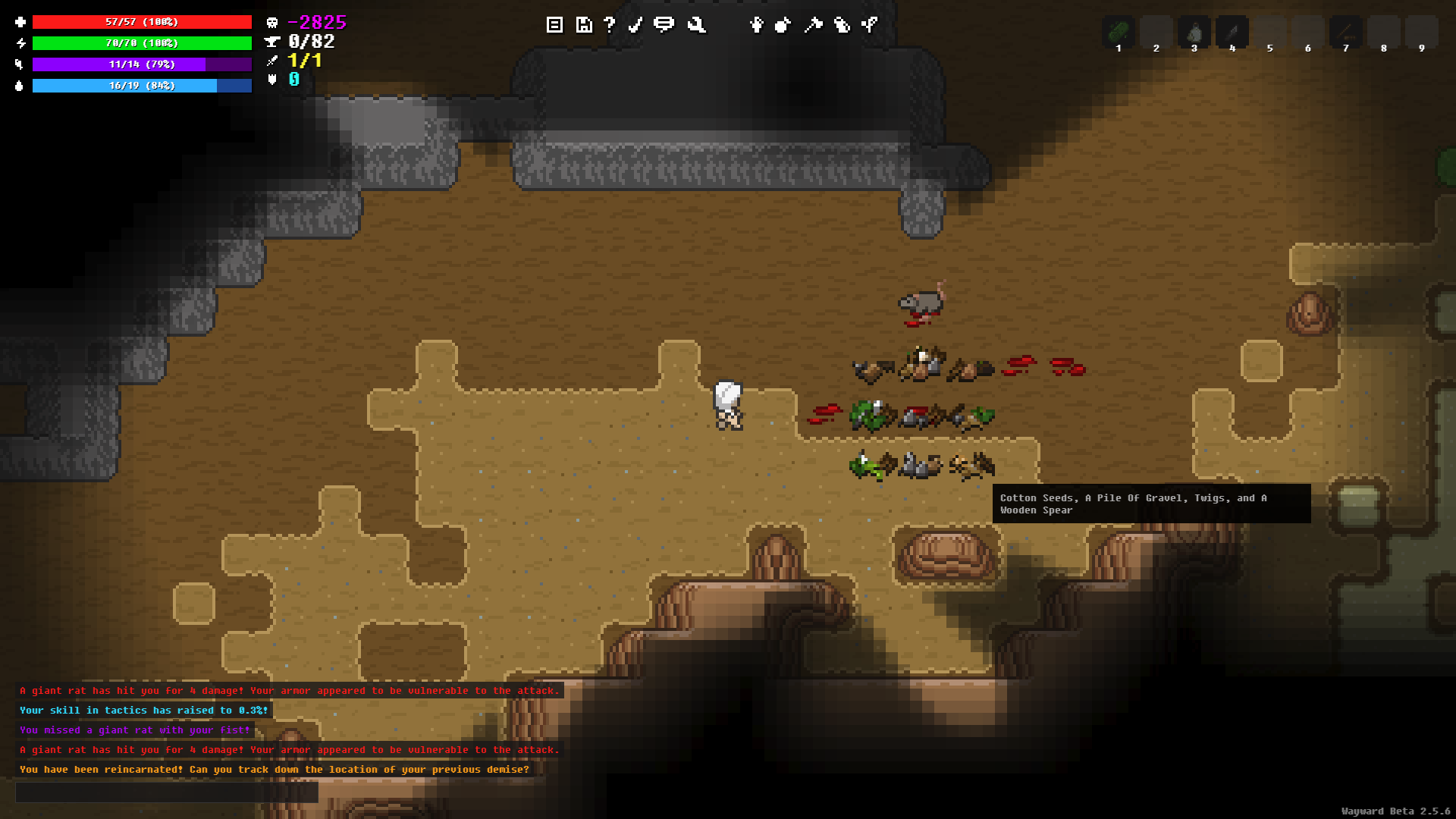Open options with the wrench icon

(696, 25)
